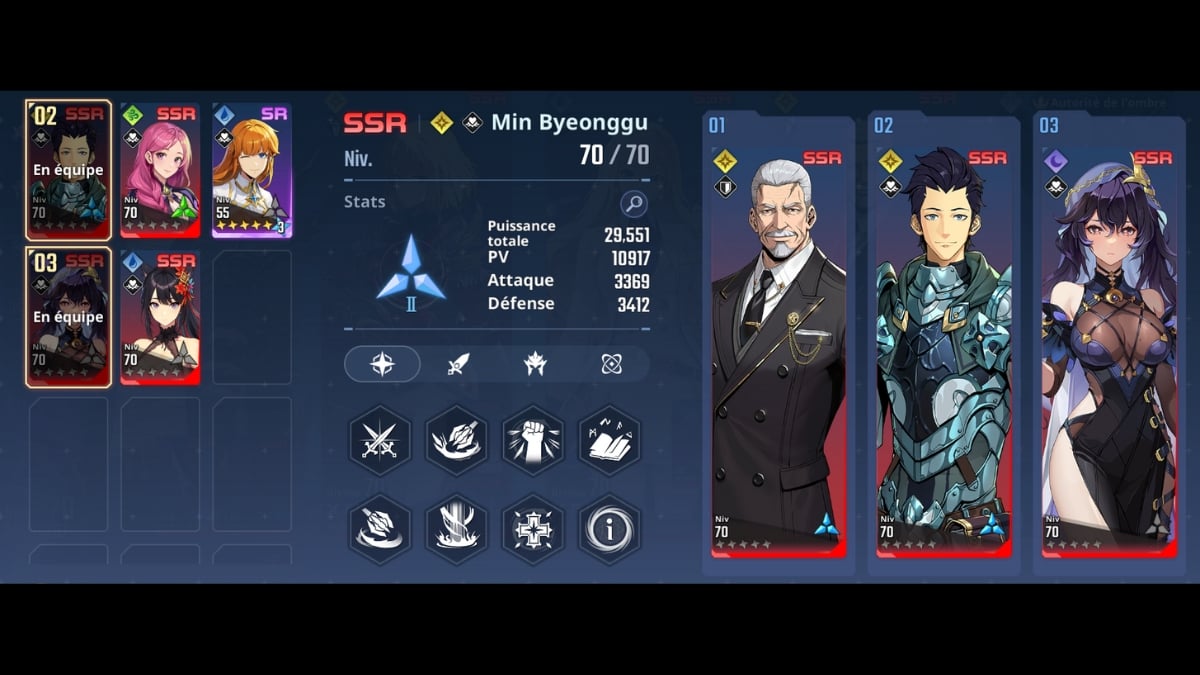View the crossed swords skill
The height and width of the screenshot is (675, 1200).
click(x=380, y=440)
